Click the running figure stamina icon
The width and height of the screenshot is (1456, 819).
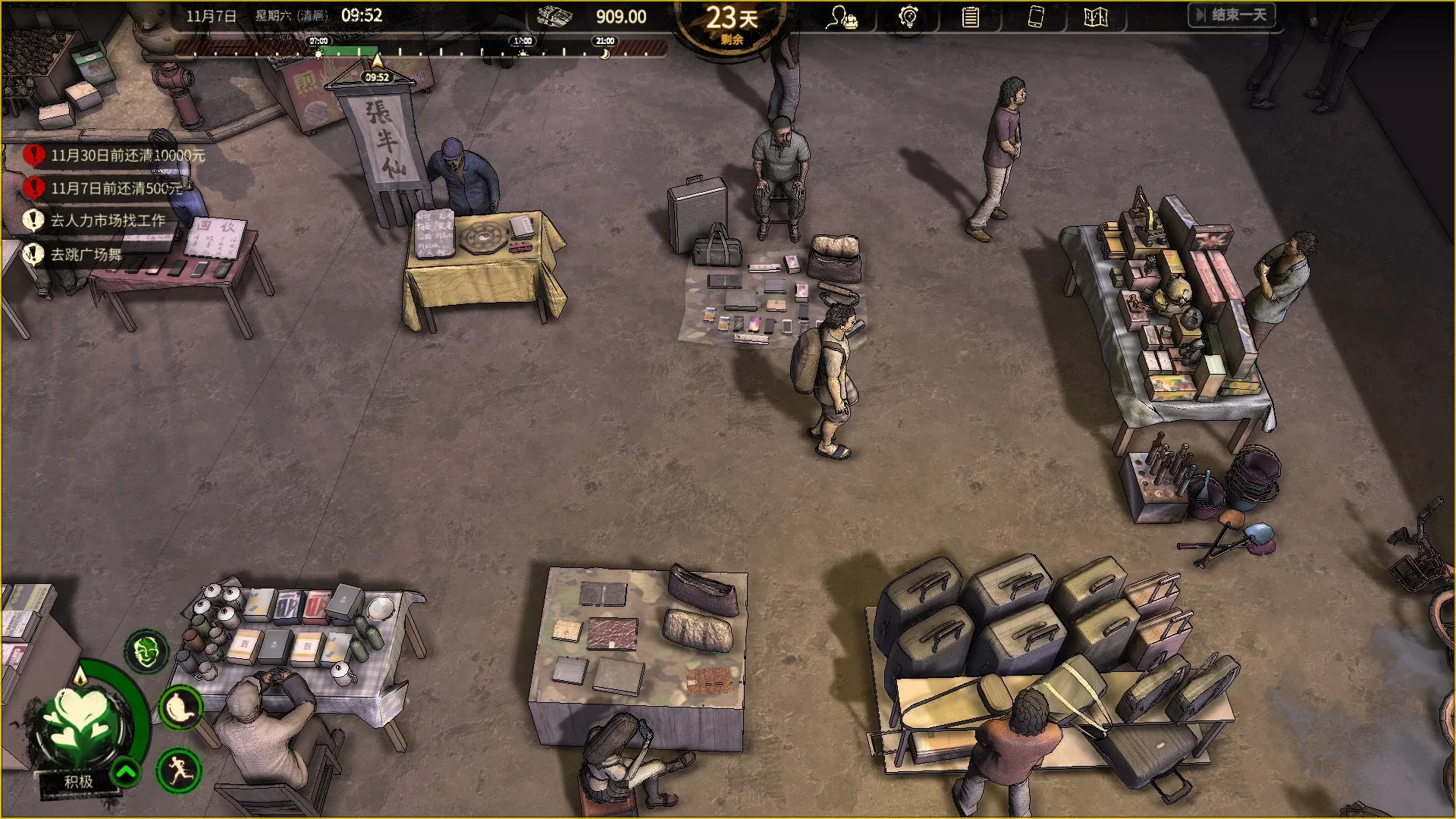pyautogui.click(x=179, y=770)
